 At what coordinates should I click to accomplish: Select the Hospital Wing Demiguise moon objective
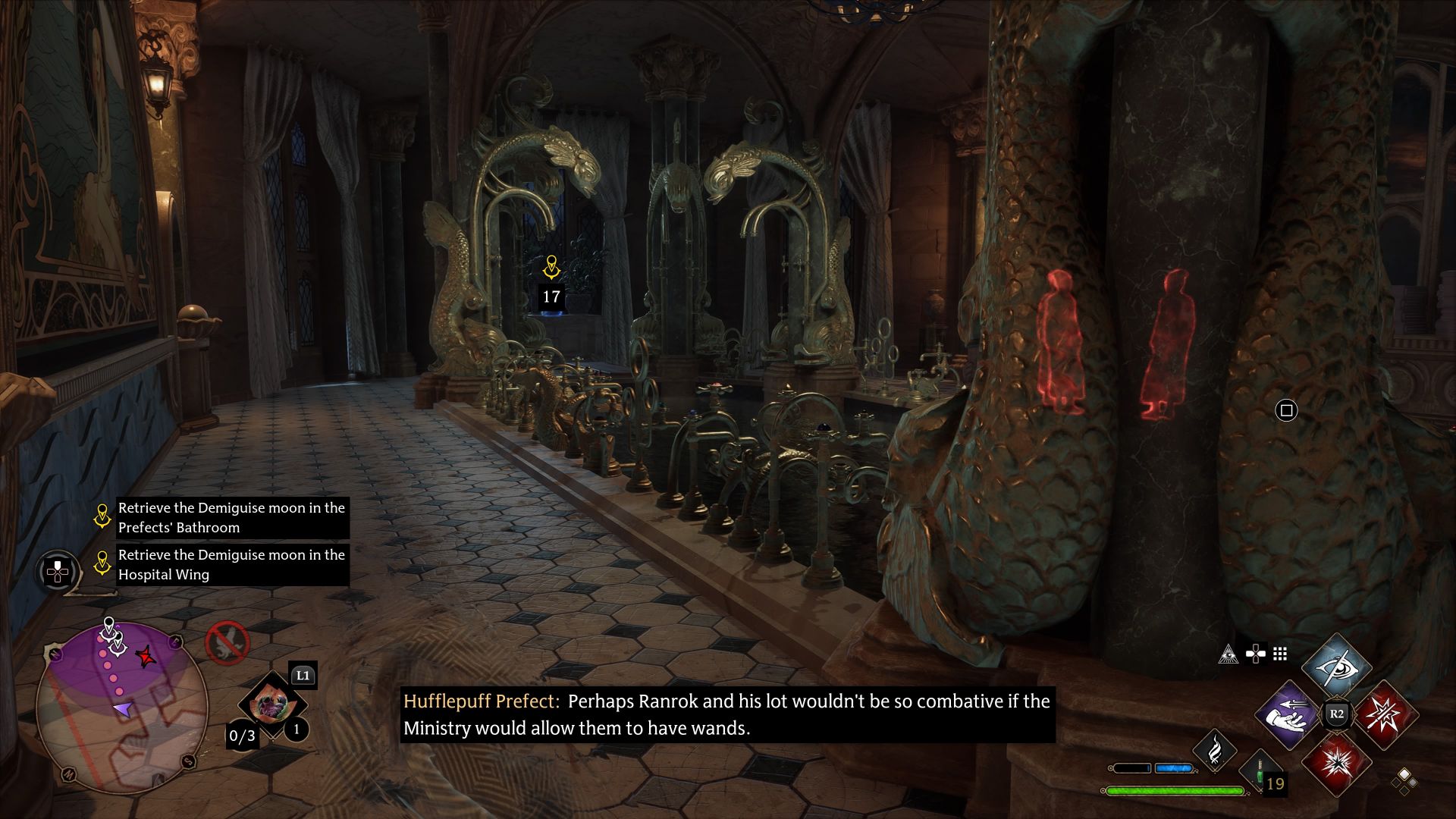tap(231, 565)
